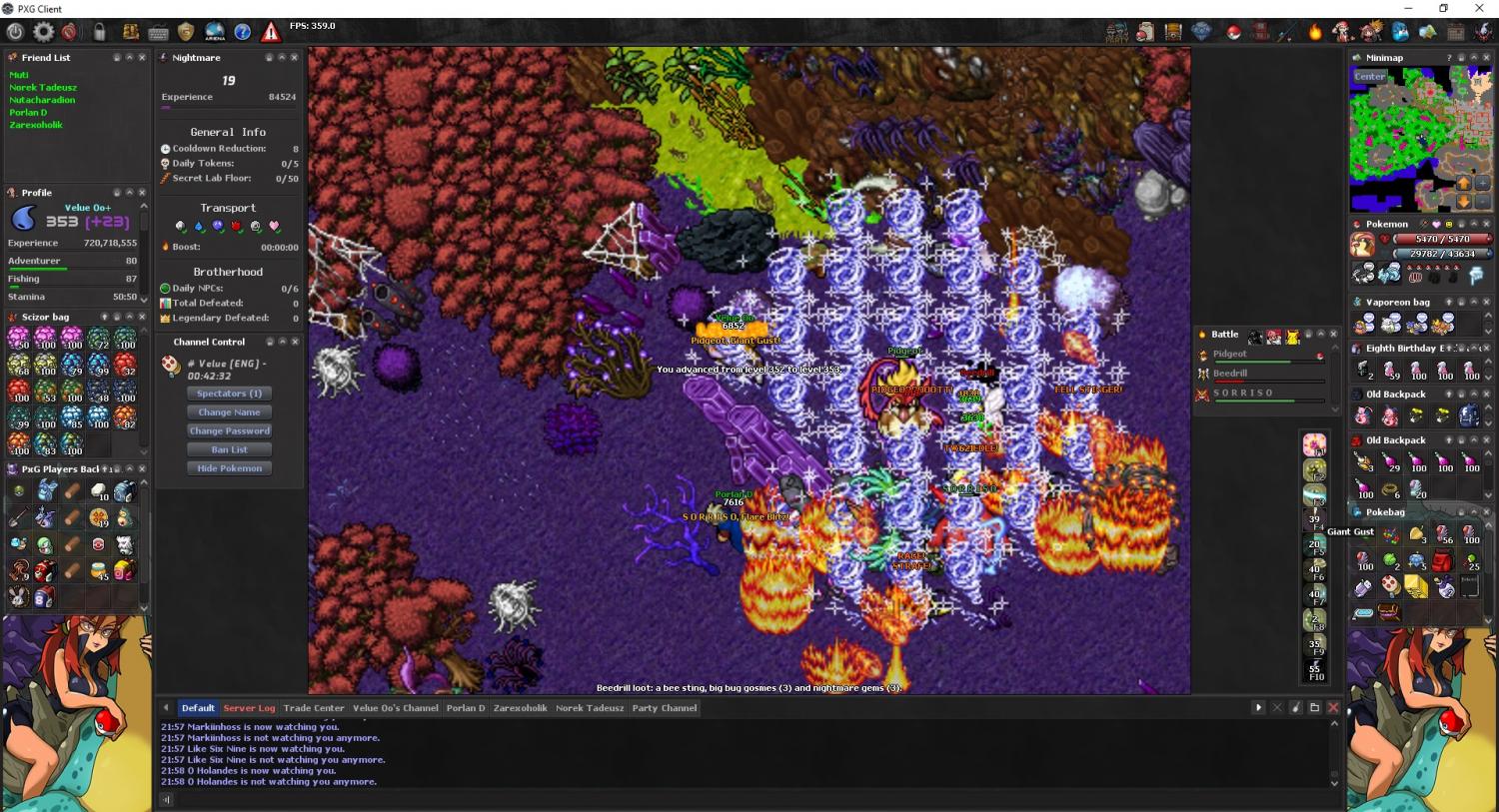Screen dimensions: 1499x812
Task: Open the Spectators (1) list
Action: click(x=229, y=394)
